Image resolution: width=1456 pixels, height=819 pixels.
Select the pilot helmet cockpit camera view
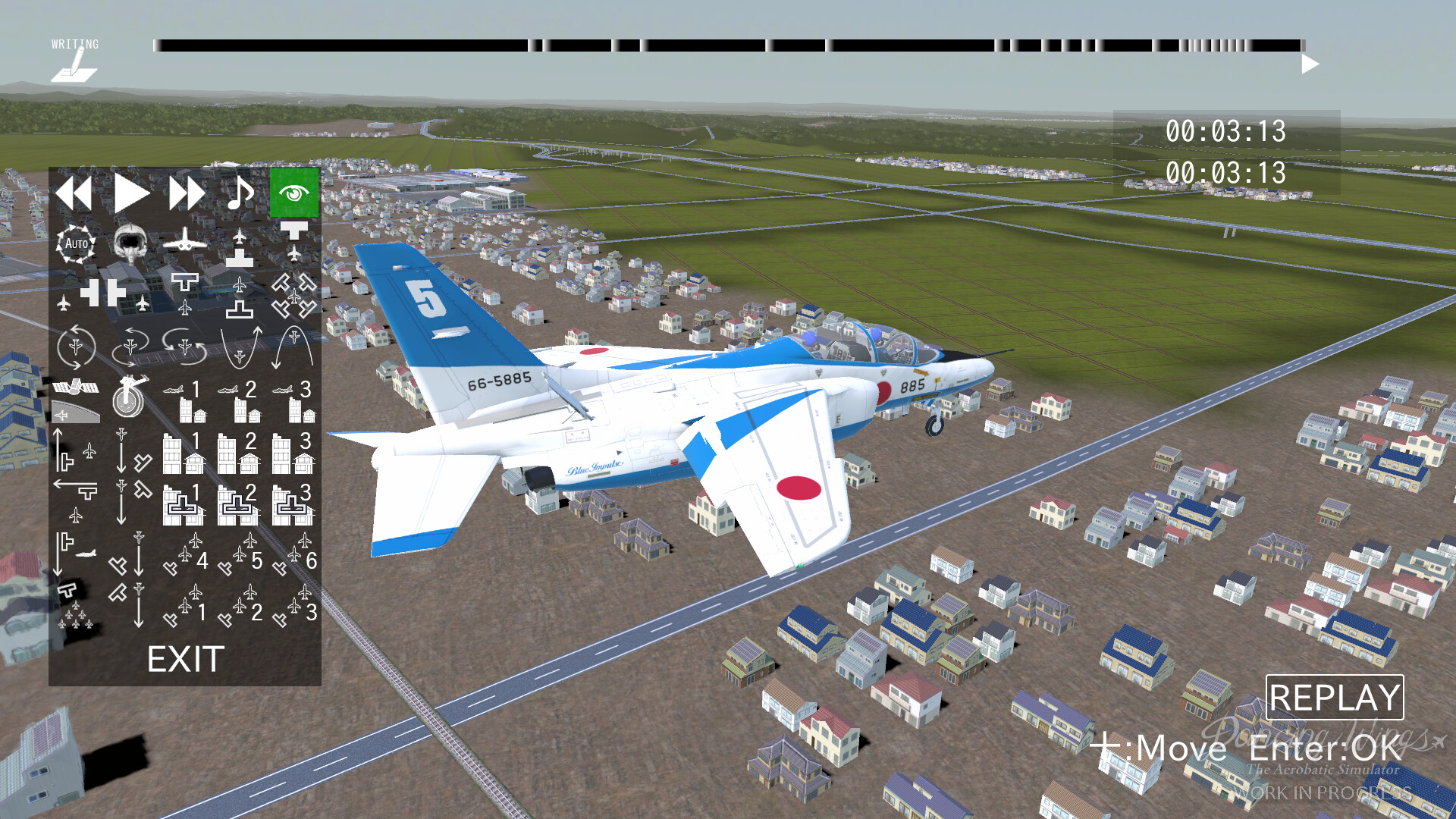[130, 246]
